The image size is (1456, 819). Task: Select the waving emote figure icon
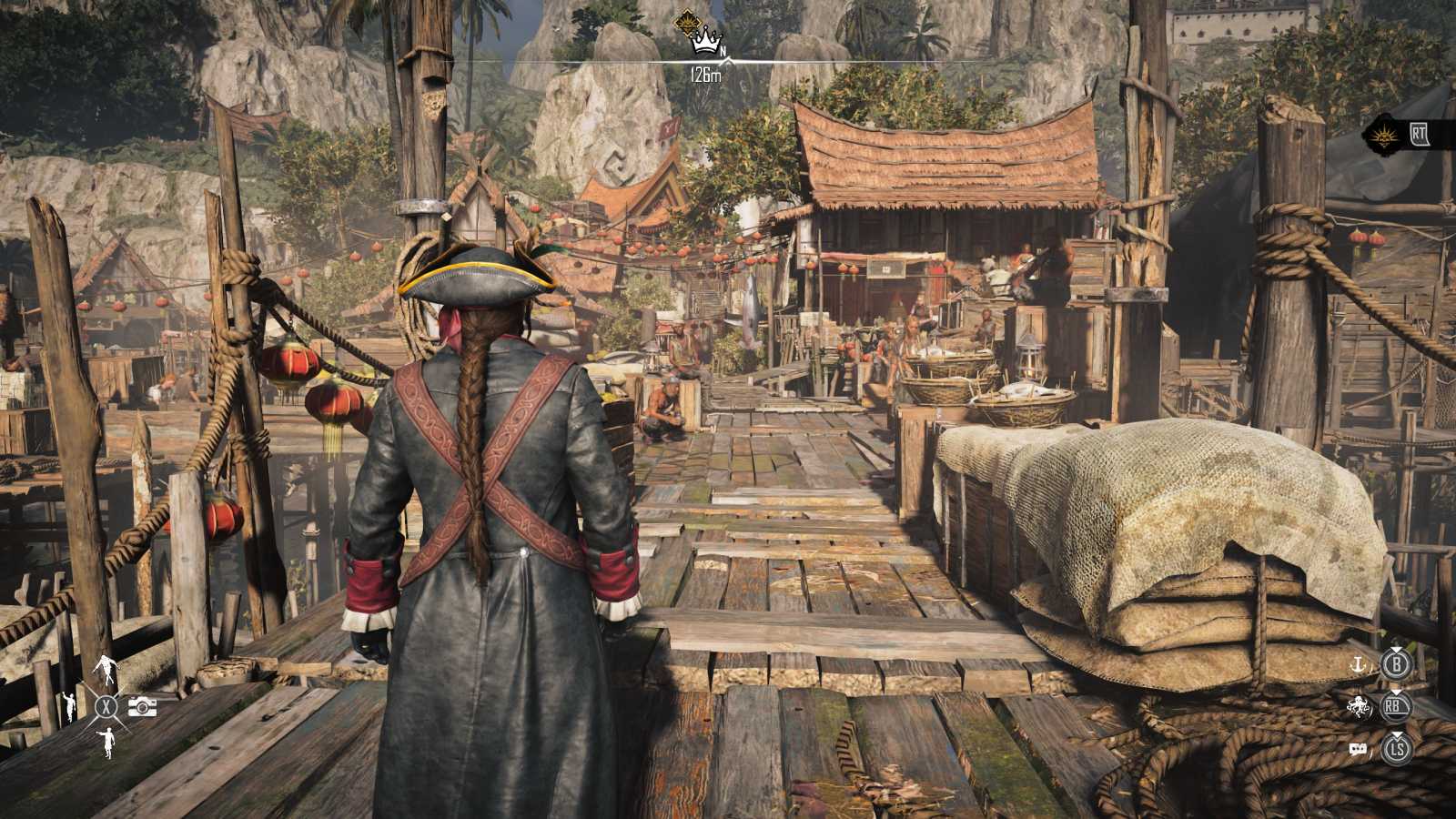tap(70, 707)
